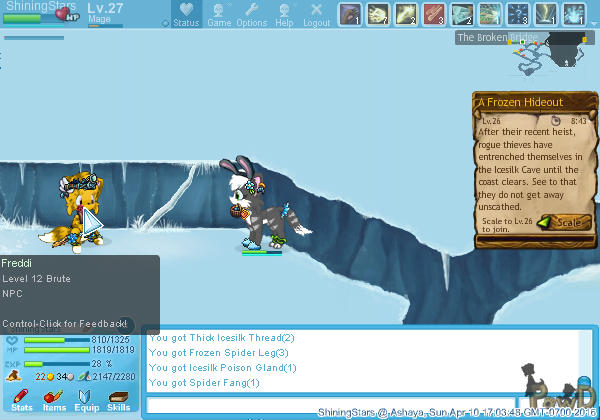Use the first skill on the hotbar
Viewport: 600px width, 420px height.
click(349, 14)
